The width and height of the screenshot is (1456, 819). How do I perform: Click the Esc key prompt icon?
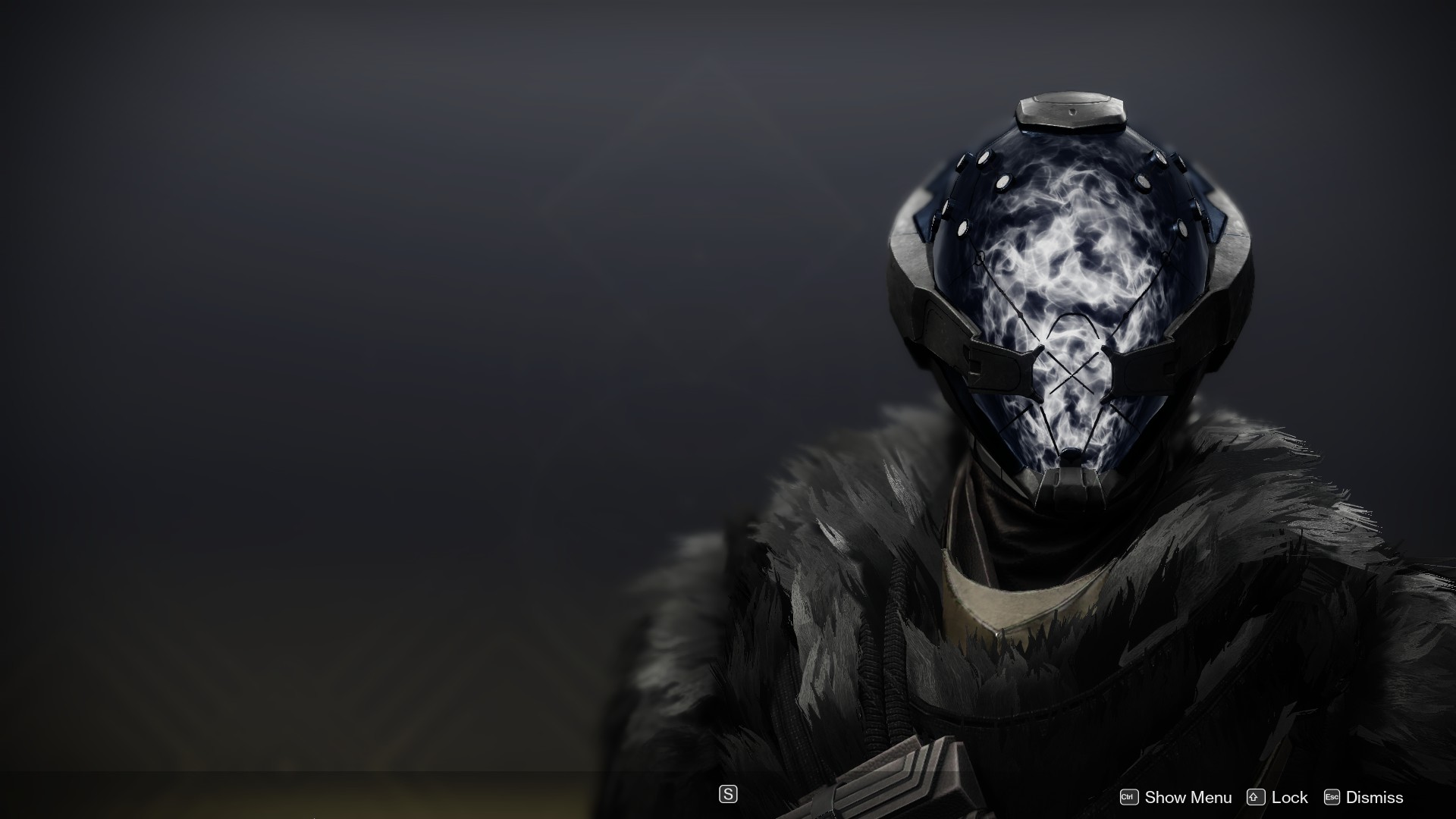point(1332,797)
